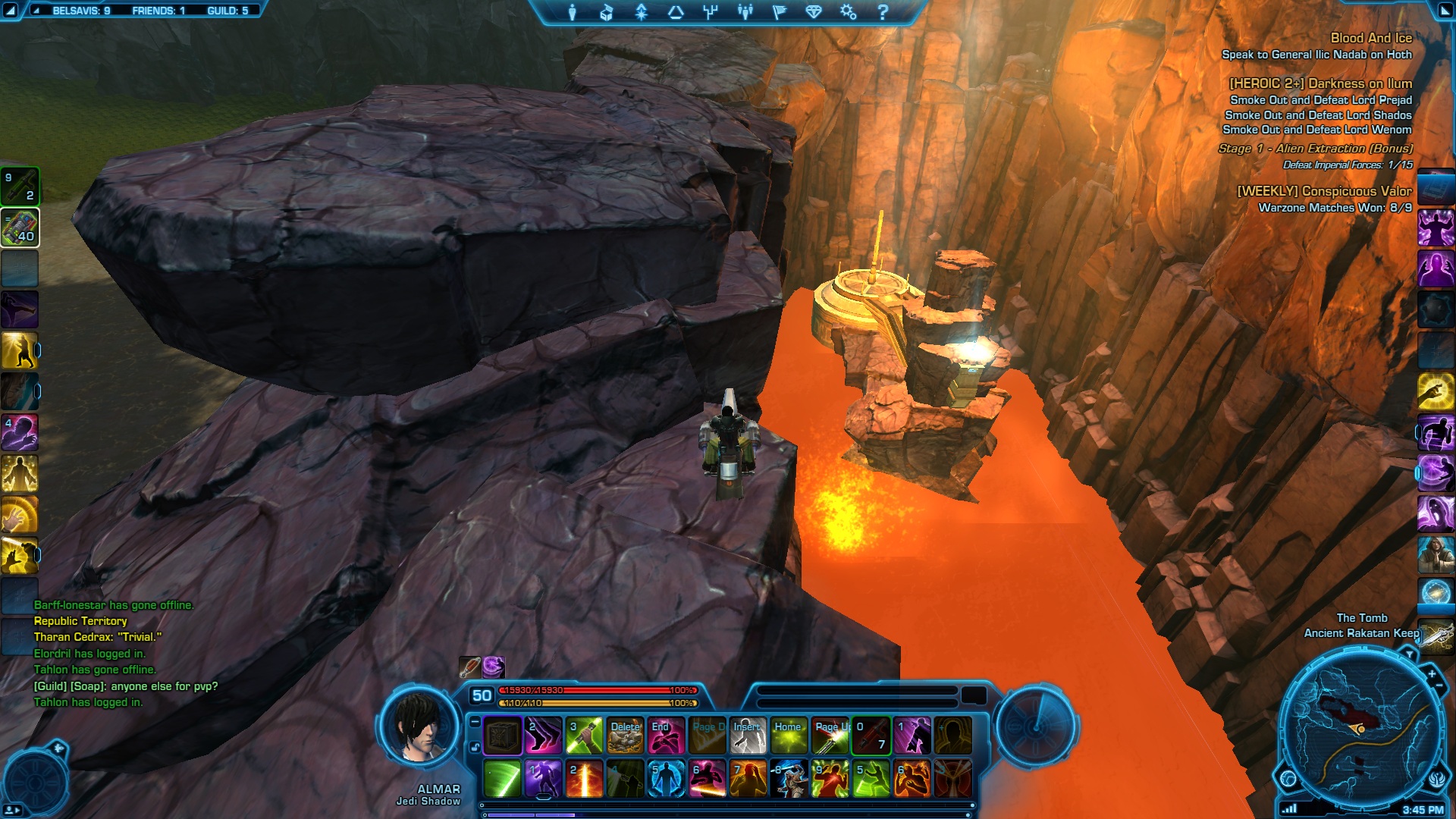Screen dimensions: 1456x819
Task: Open the help question mark menu
Action: pos(883,12)
